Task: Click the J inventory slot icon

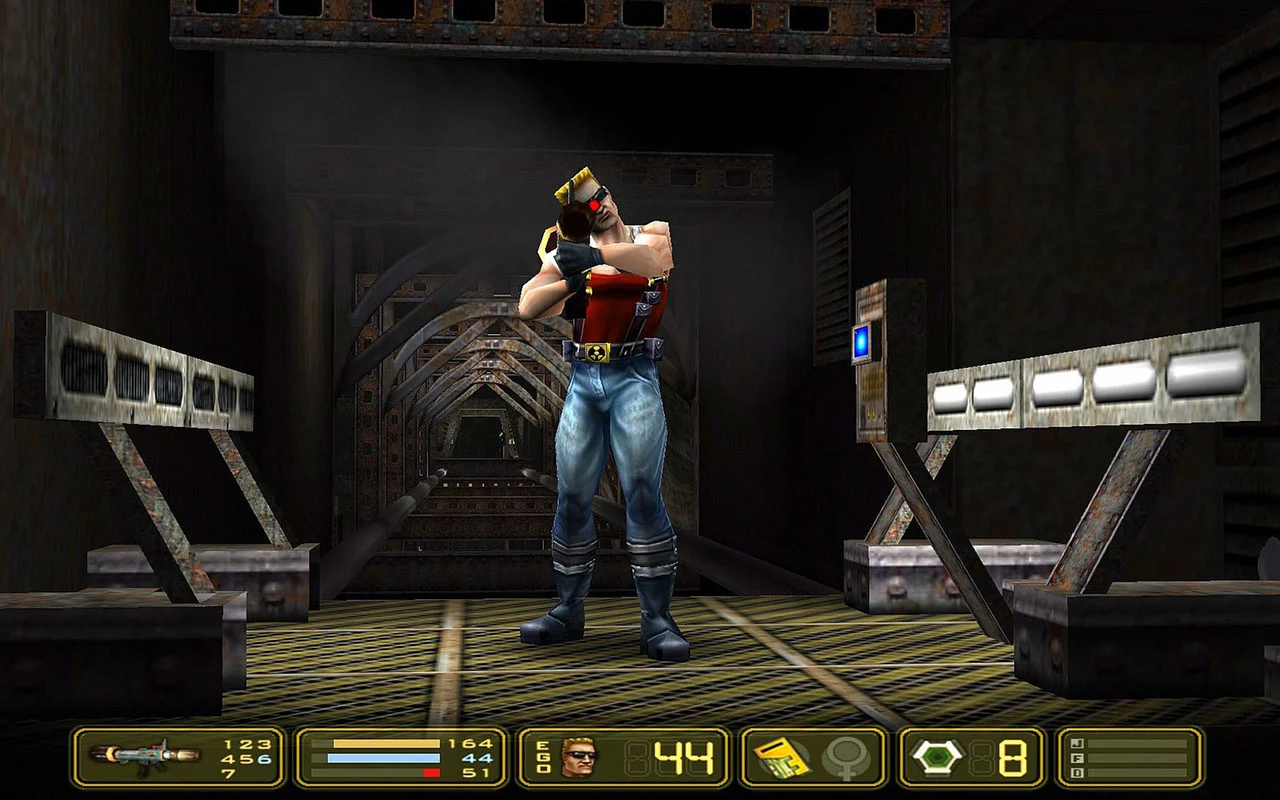Action: 1077,745
